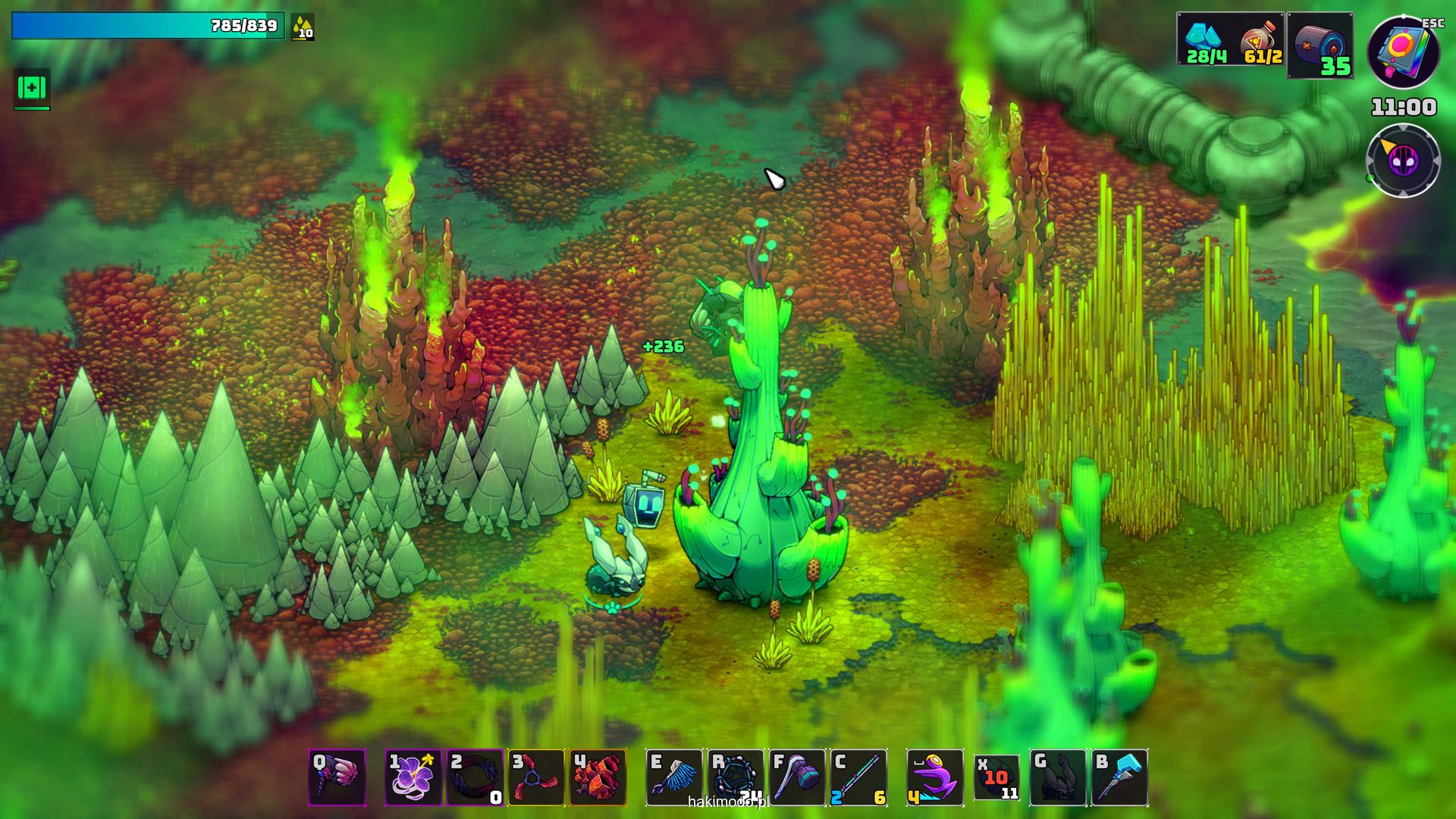
Task: Use the purple flower item in slot 1
Action: point(413,777)
